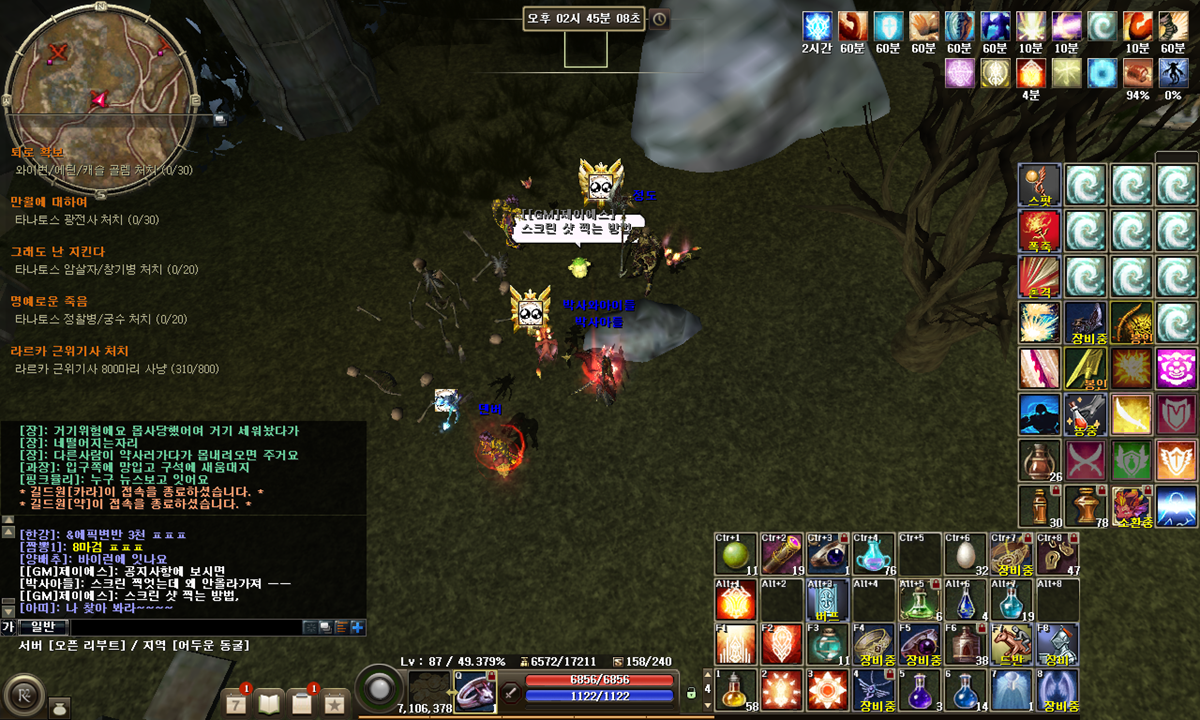1200x720 pixels.
Task: Activate the mounted rider icon in F7
Action: pos(1012,644)
